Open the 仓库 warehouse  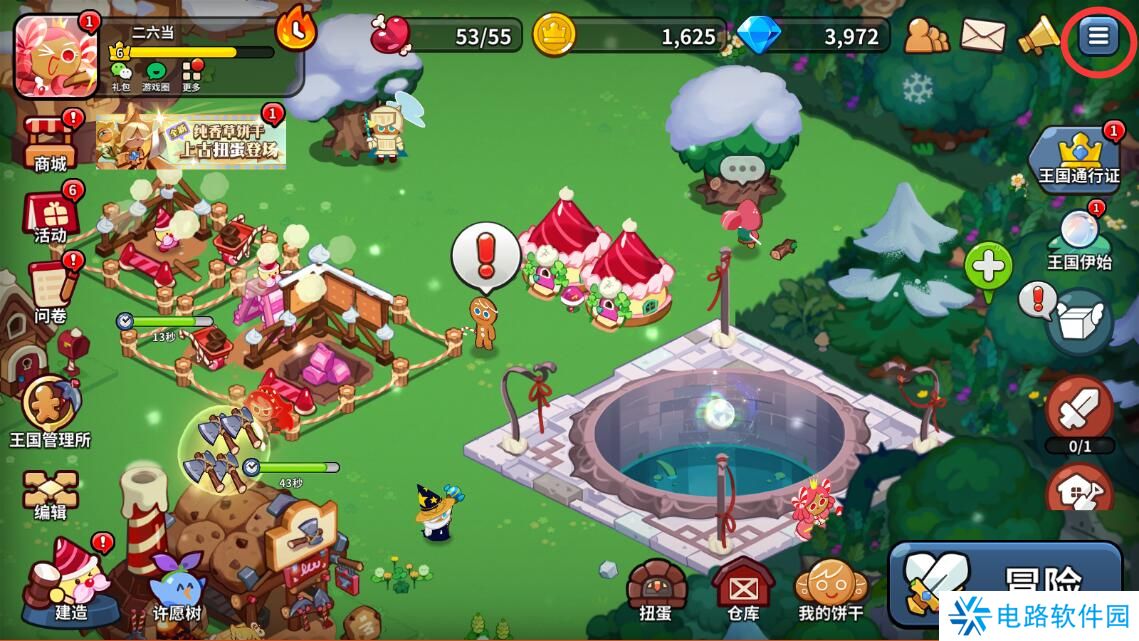pyautogui.click(x=742, y=588)
